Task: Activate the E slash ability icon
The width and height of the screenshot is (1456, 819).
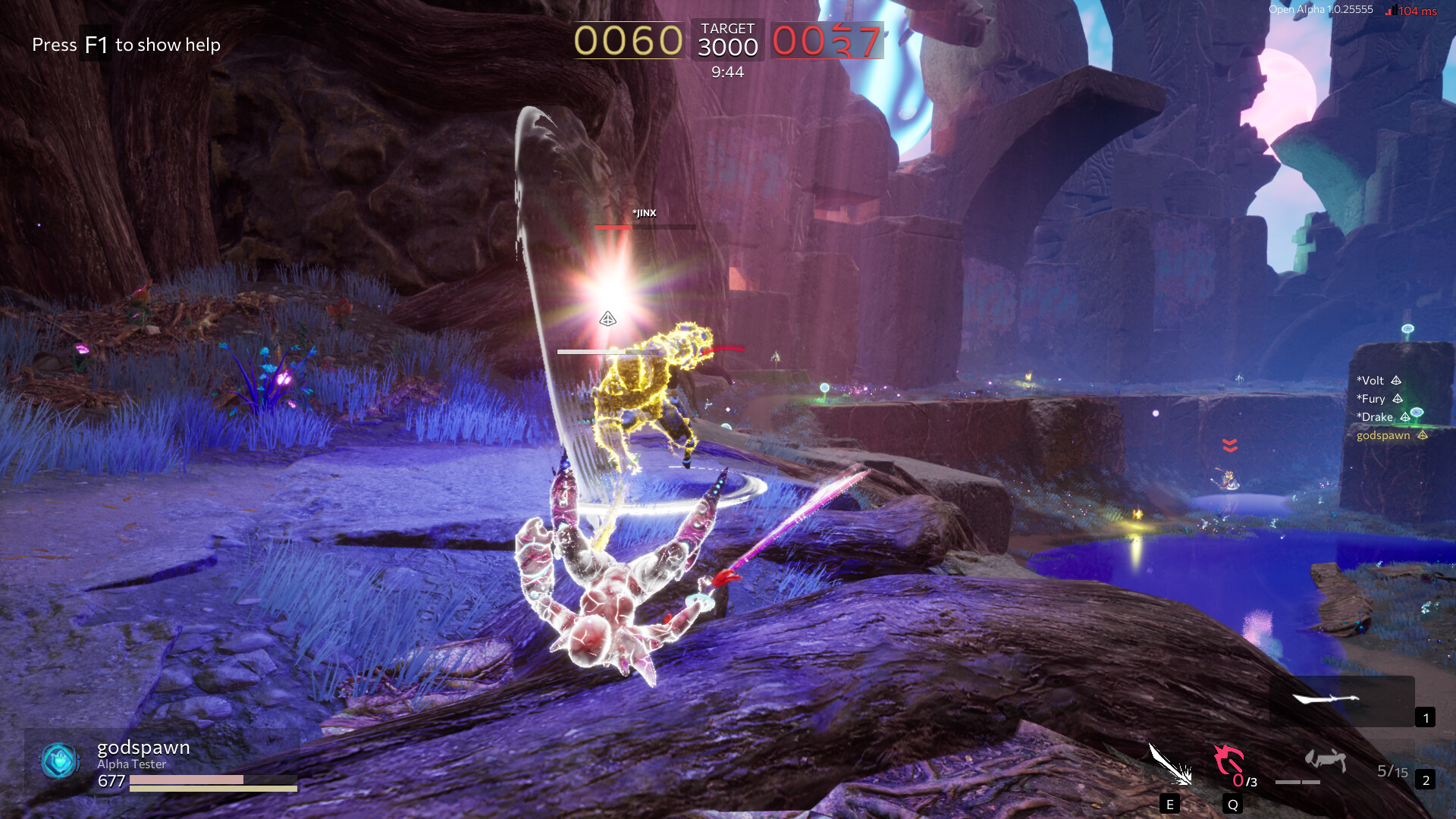Action: pos(1170,766)
